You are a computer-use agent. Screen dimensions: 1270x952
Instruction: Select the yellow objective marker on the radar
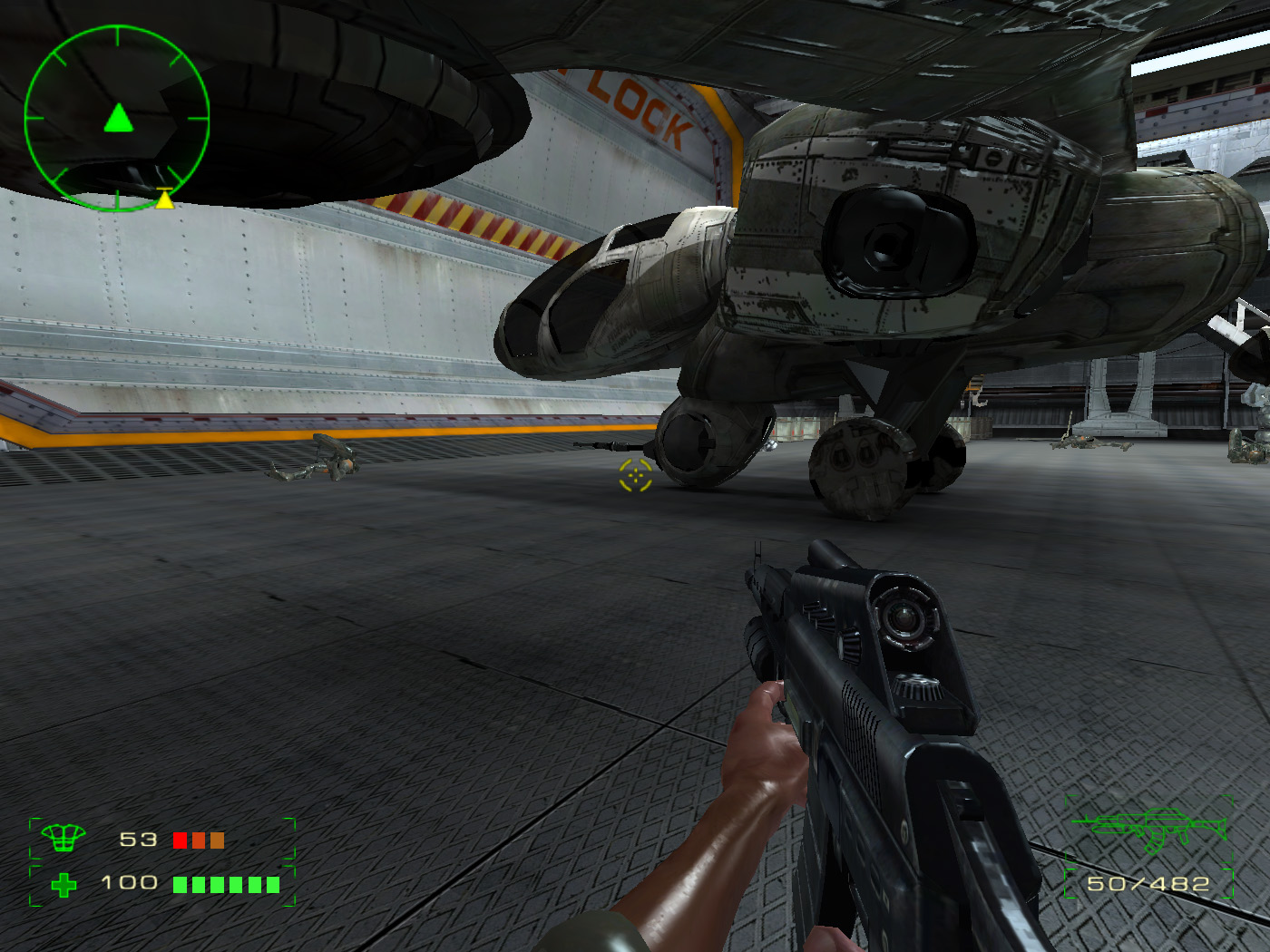click(x=164, y=199)
